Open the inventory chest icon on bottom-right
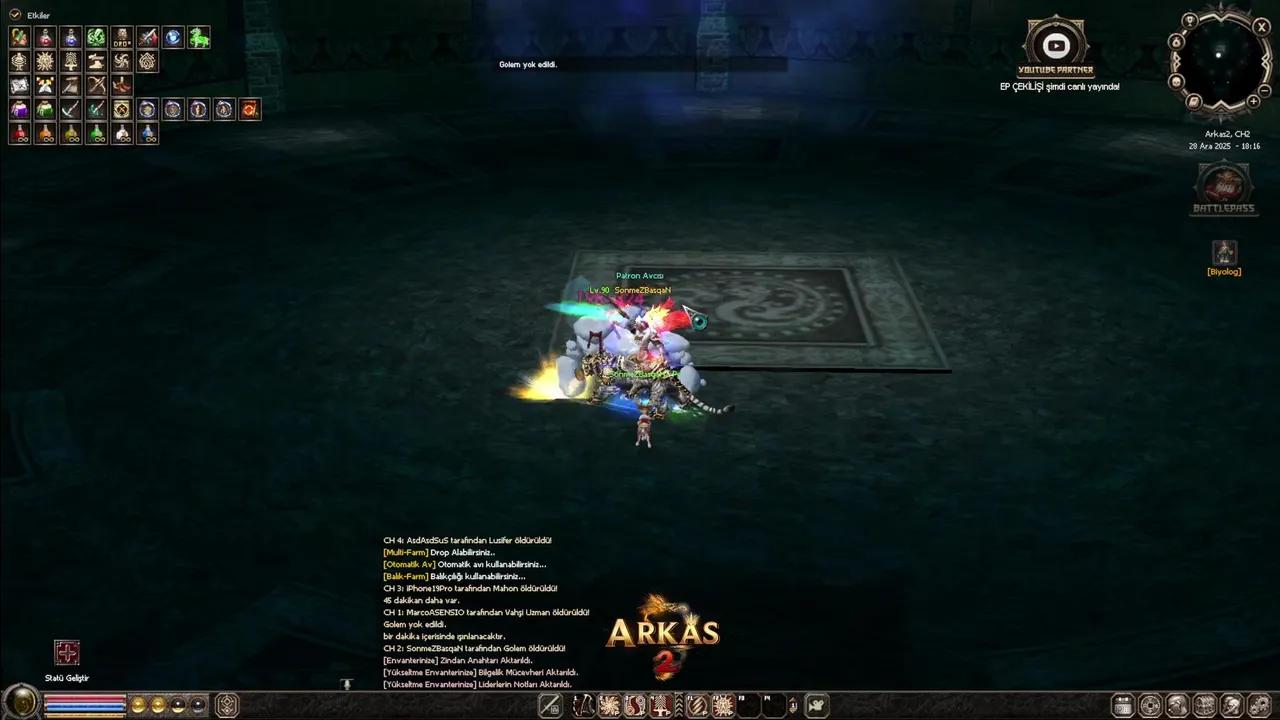1280x720 pixels. 1203,705
